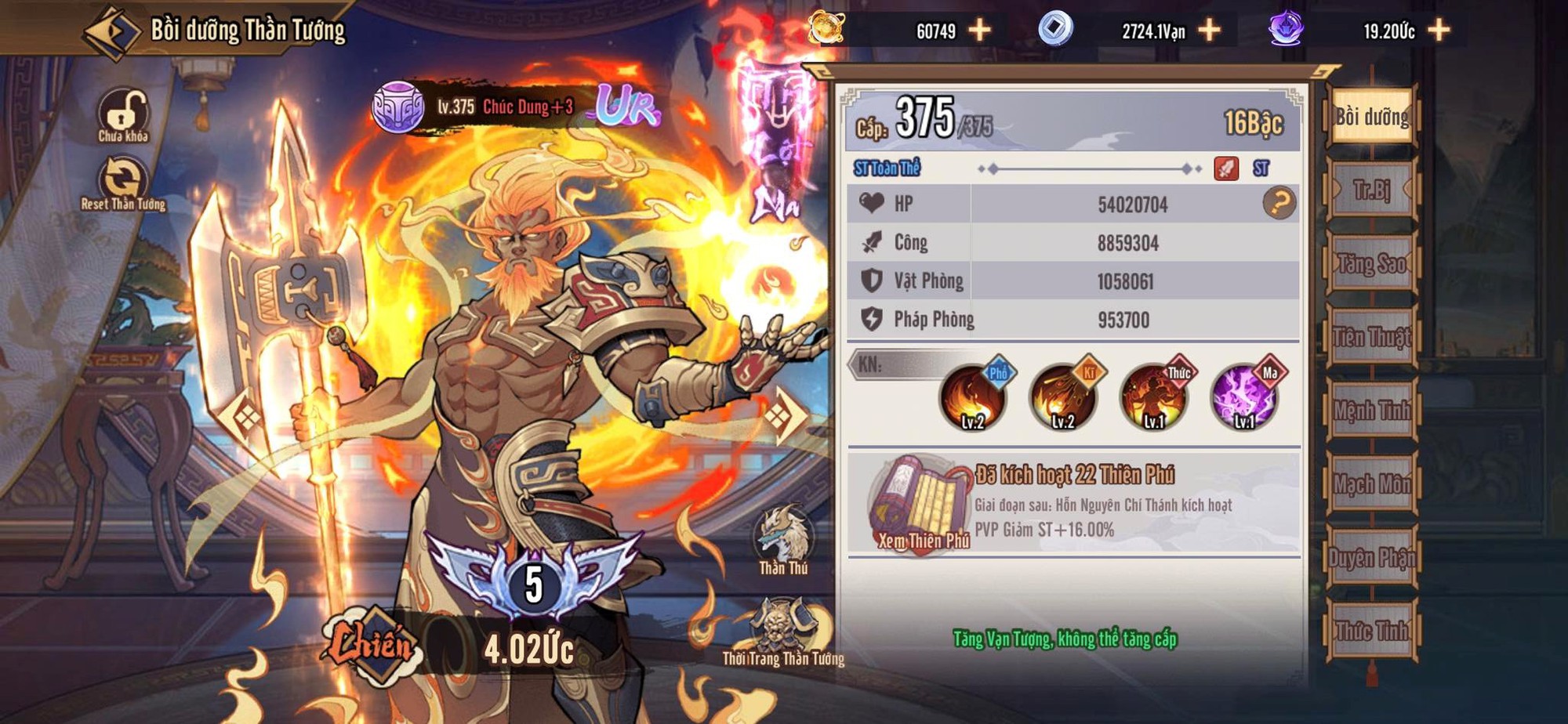Show the Mạch Môn tab
Screen dimensions: 1568x724
1372,484
